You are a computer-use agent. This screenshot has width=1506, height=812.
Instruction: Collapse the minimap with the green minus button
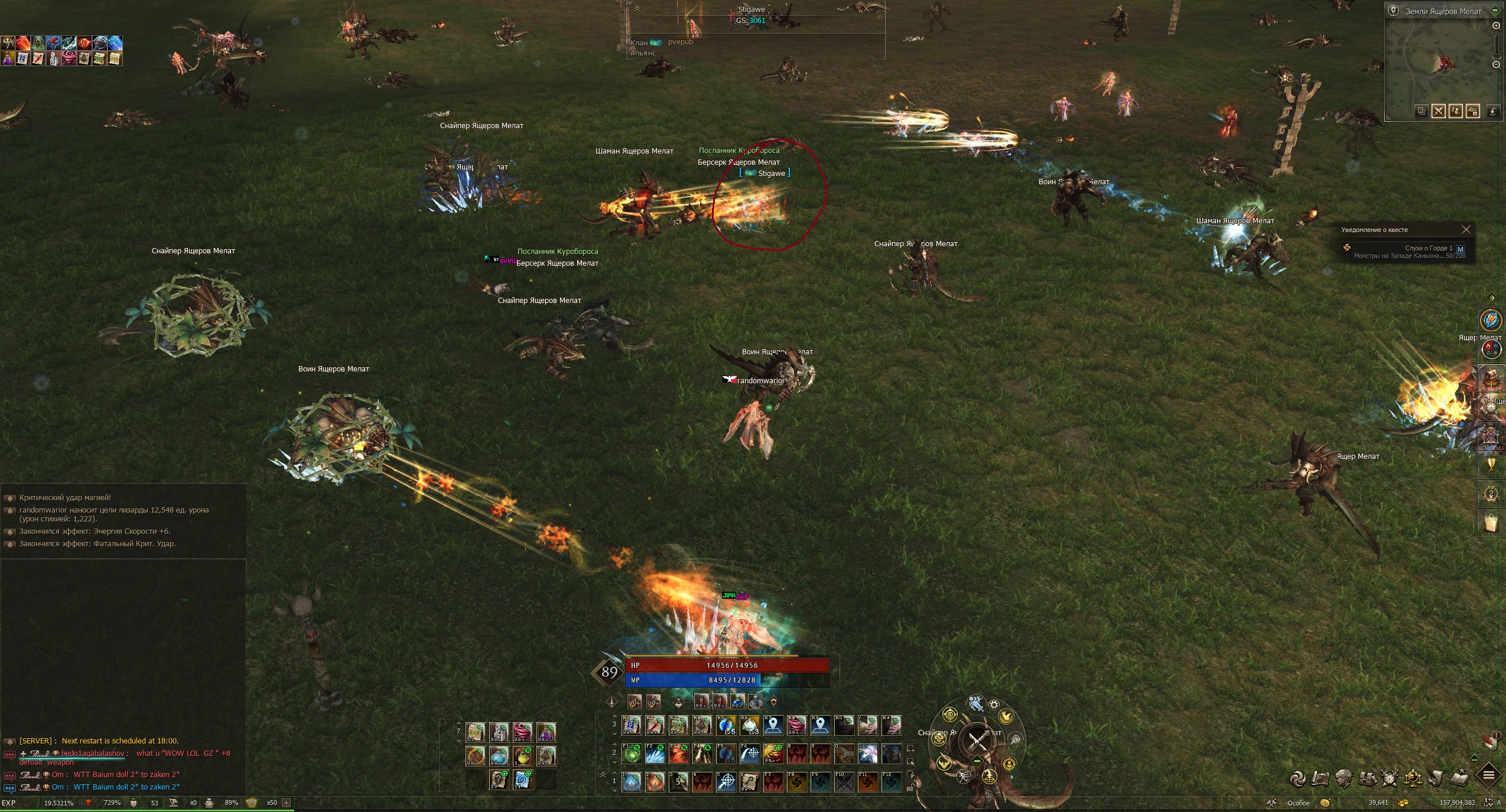pyautogui.click(x=1495, y=10)
